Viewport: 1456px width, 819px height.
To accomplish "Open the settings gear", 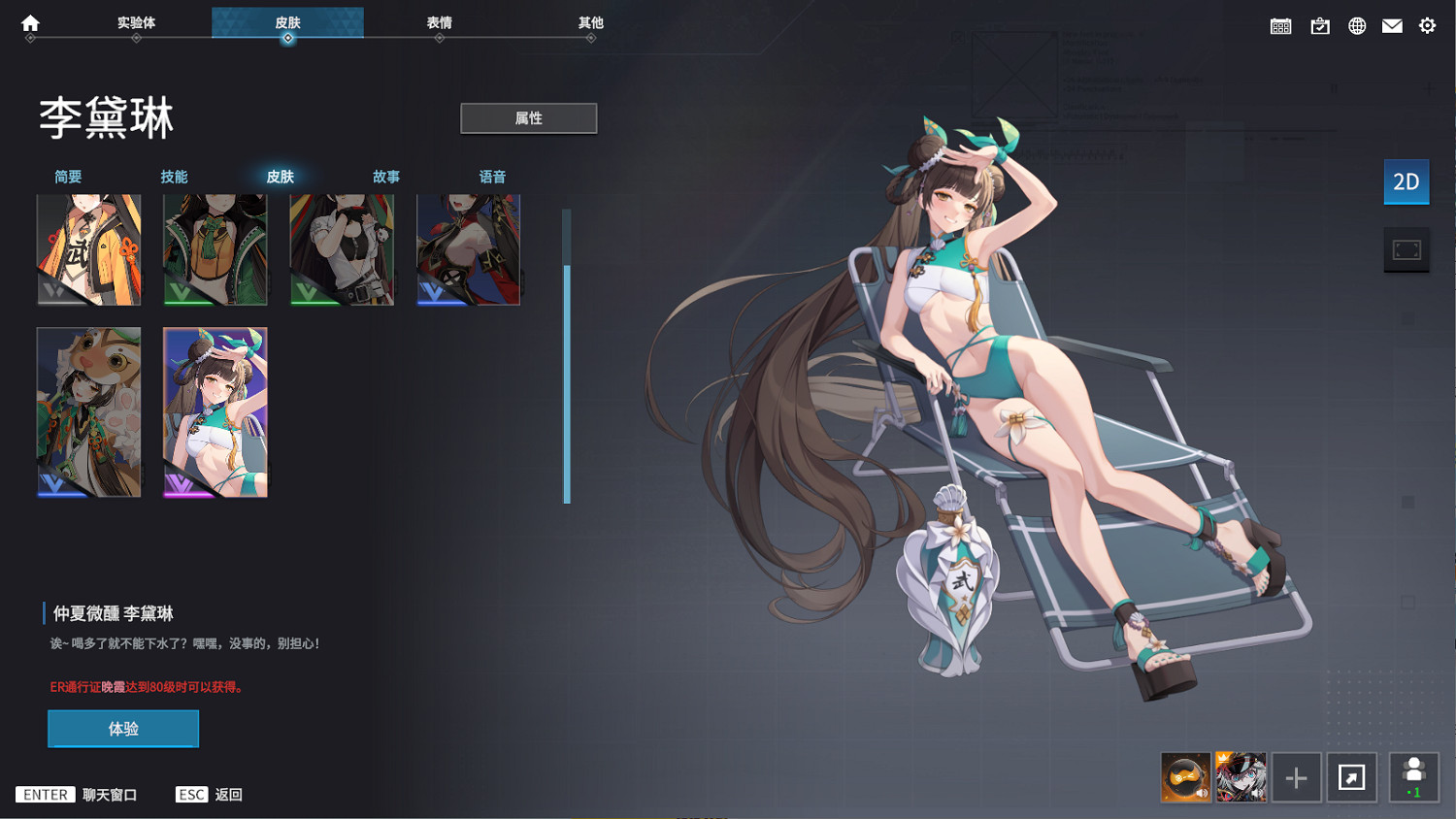I will [x=1426, y=25].
